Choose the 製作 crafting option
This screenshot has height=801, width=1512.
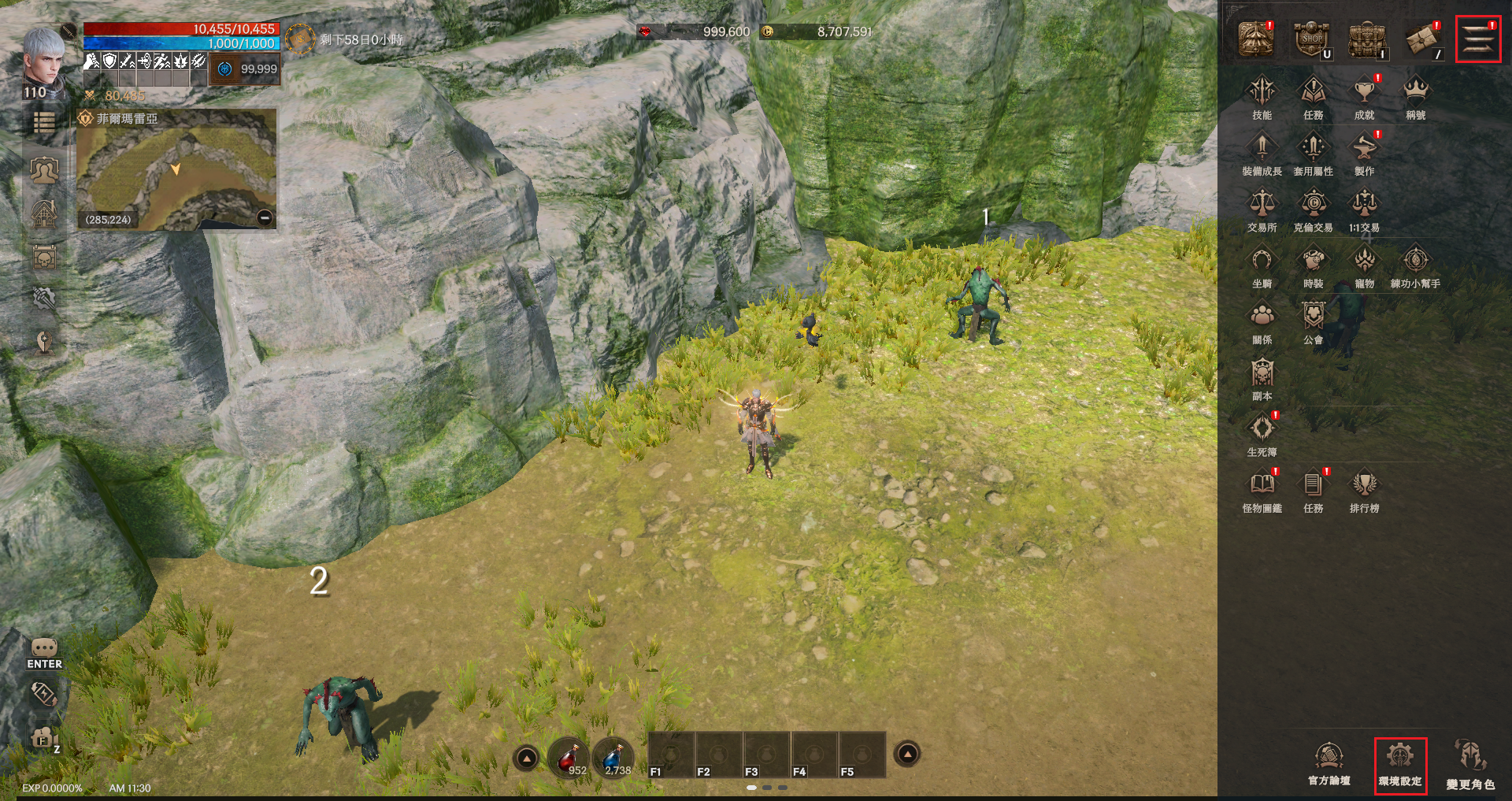[x=1364, y=154]
